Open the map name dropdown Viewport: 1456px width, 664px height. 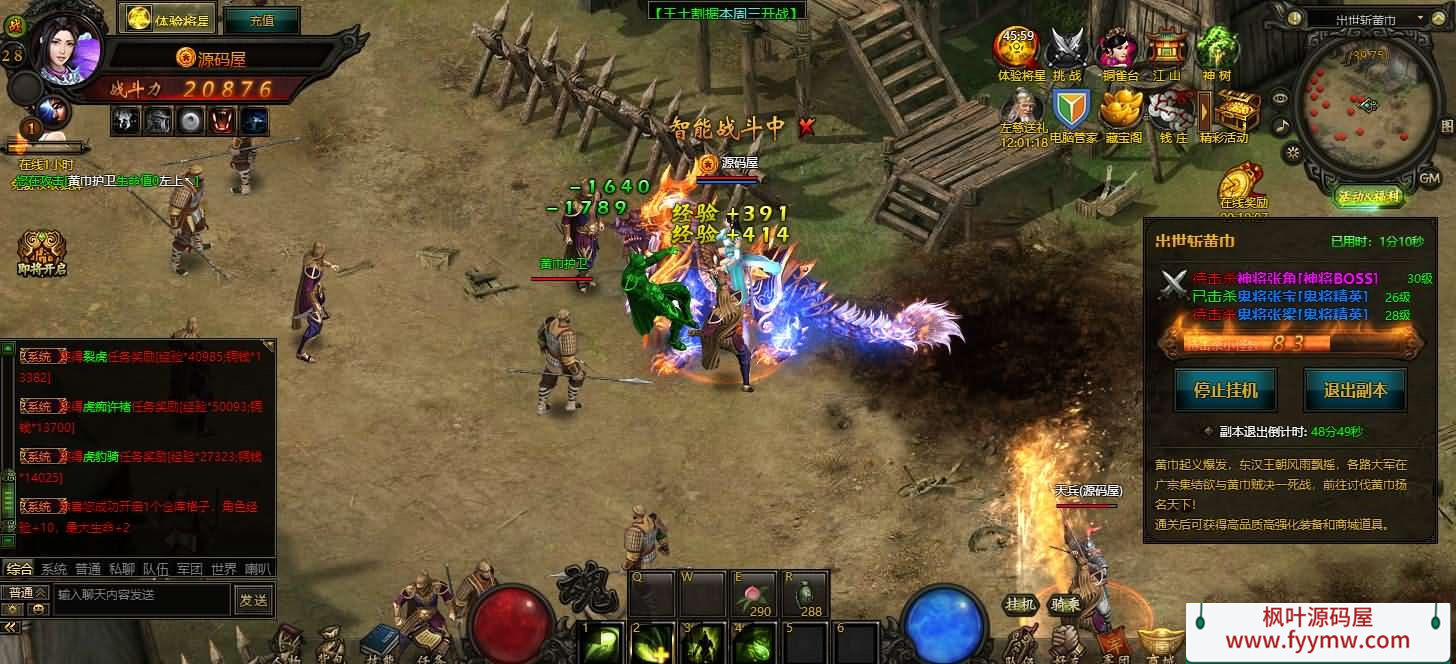click(1418, 18)
